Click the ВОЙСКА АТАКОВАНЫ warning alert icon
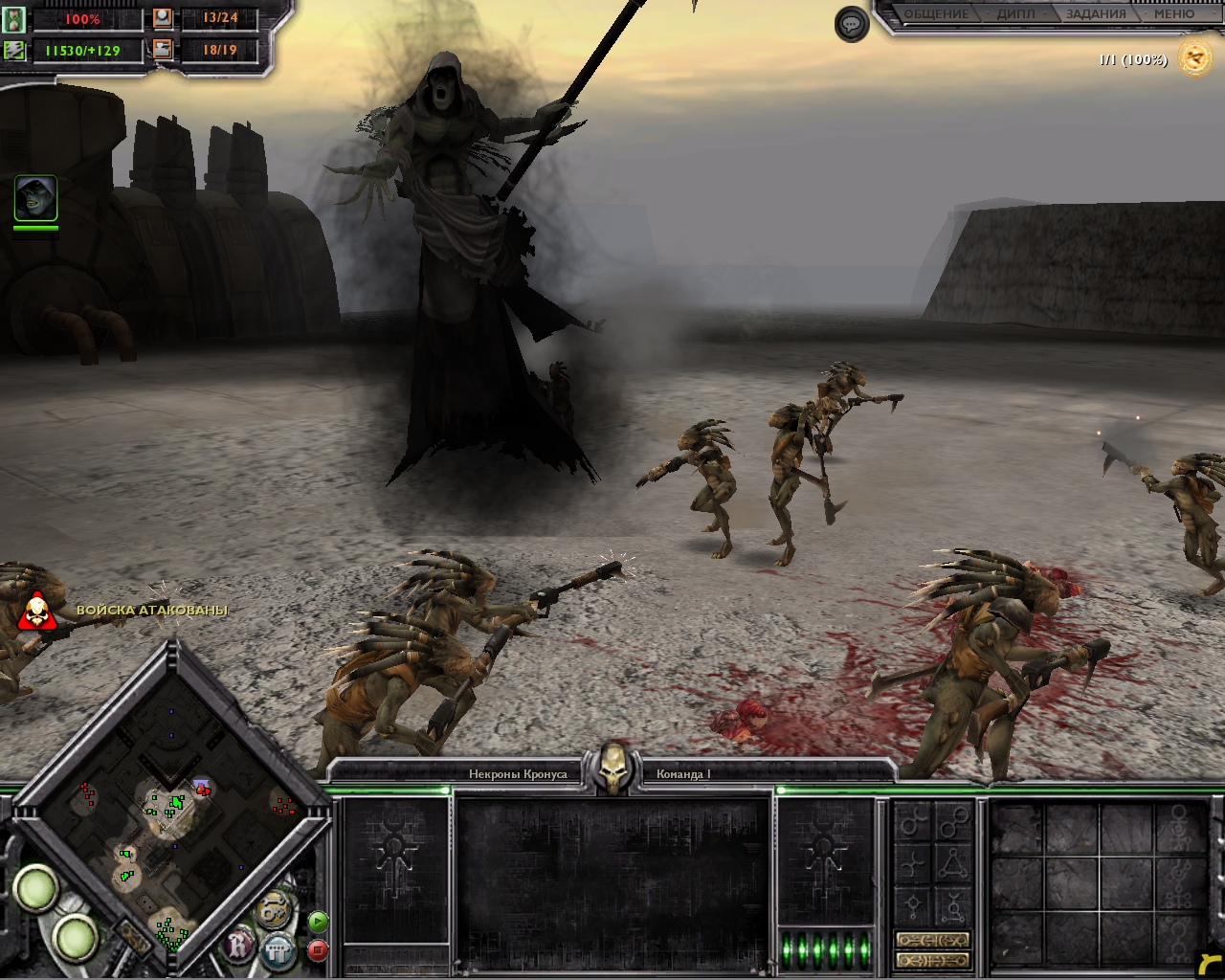1225x980 pixels. tap(36, 612)
